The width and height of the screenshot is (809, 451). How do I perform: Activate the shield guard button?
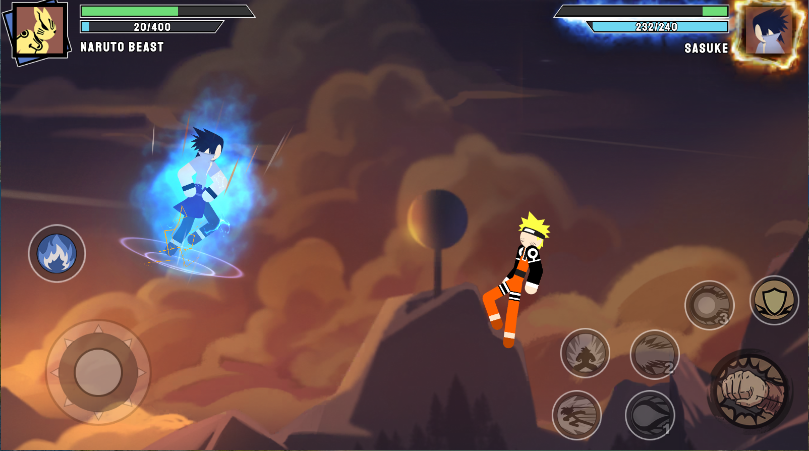pyautogui.click(x=774, y=300)
